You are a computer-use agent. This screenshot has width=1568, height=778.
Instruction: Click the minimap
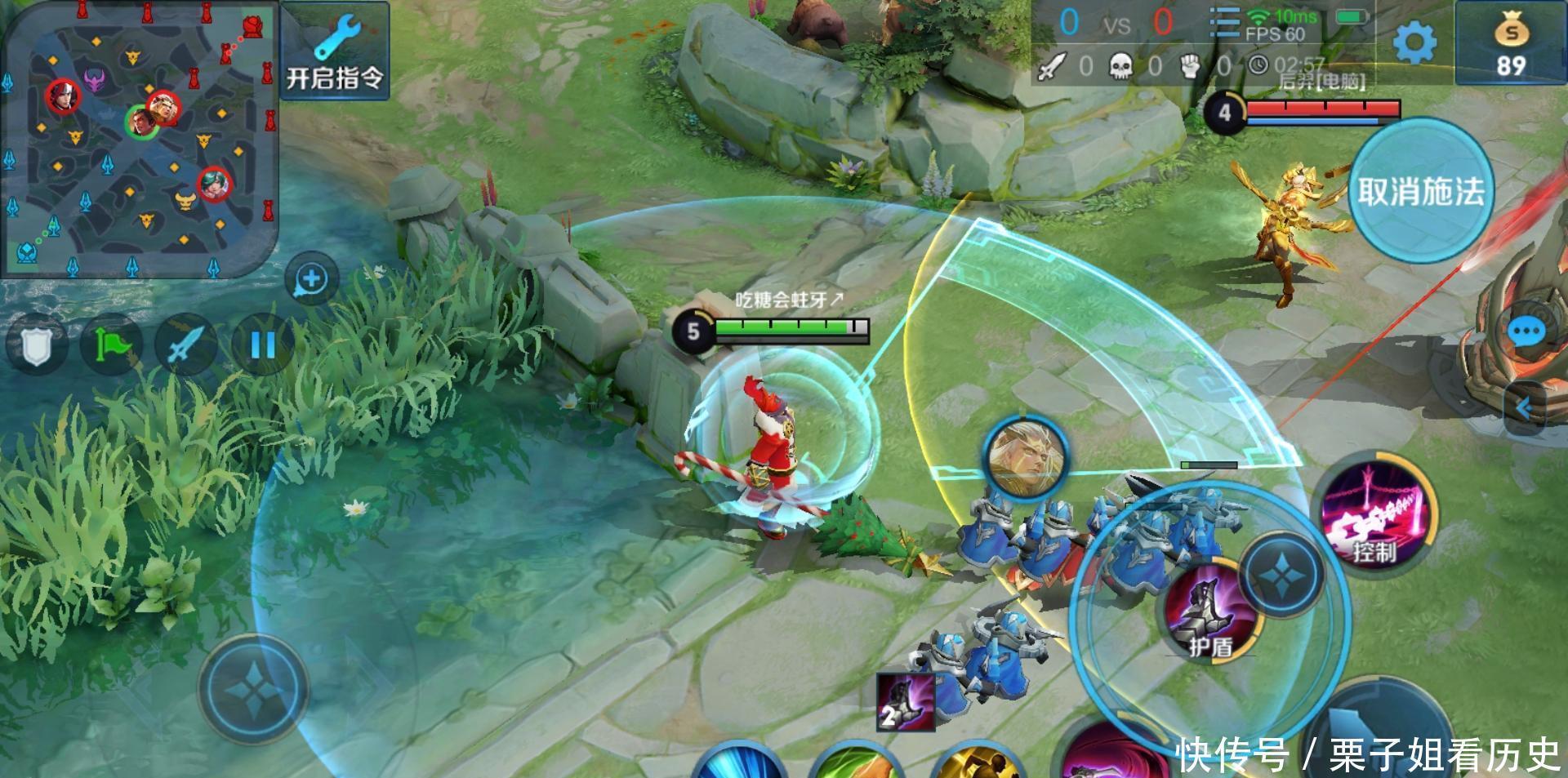[x=139, y=139]
